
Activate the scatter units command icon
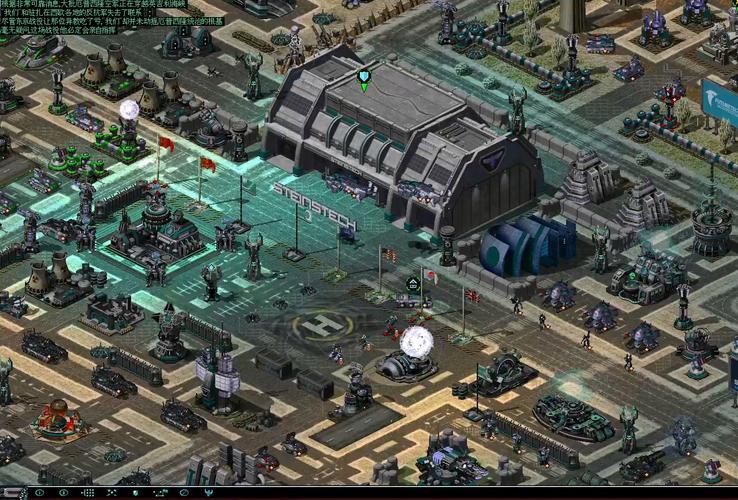point(111,492)
